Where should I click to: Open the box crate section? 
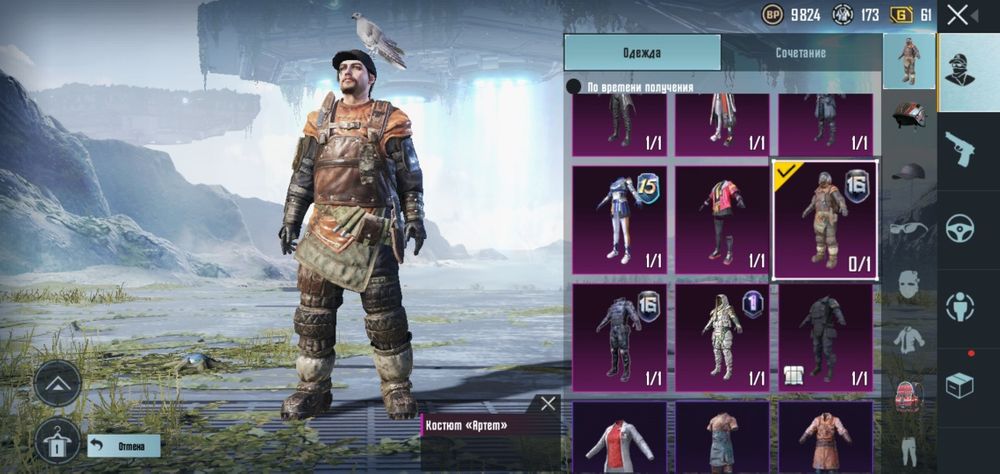coord(961,385)
